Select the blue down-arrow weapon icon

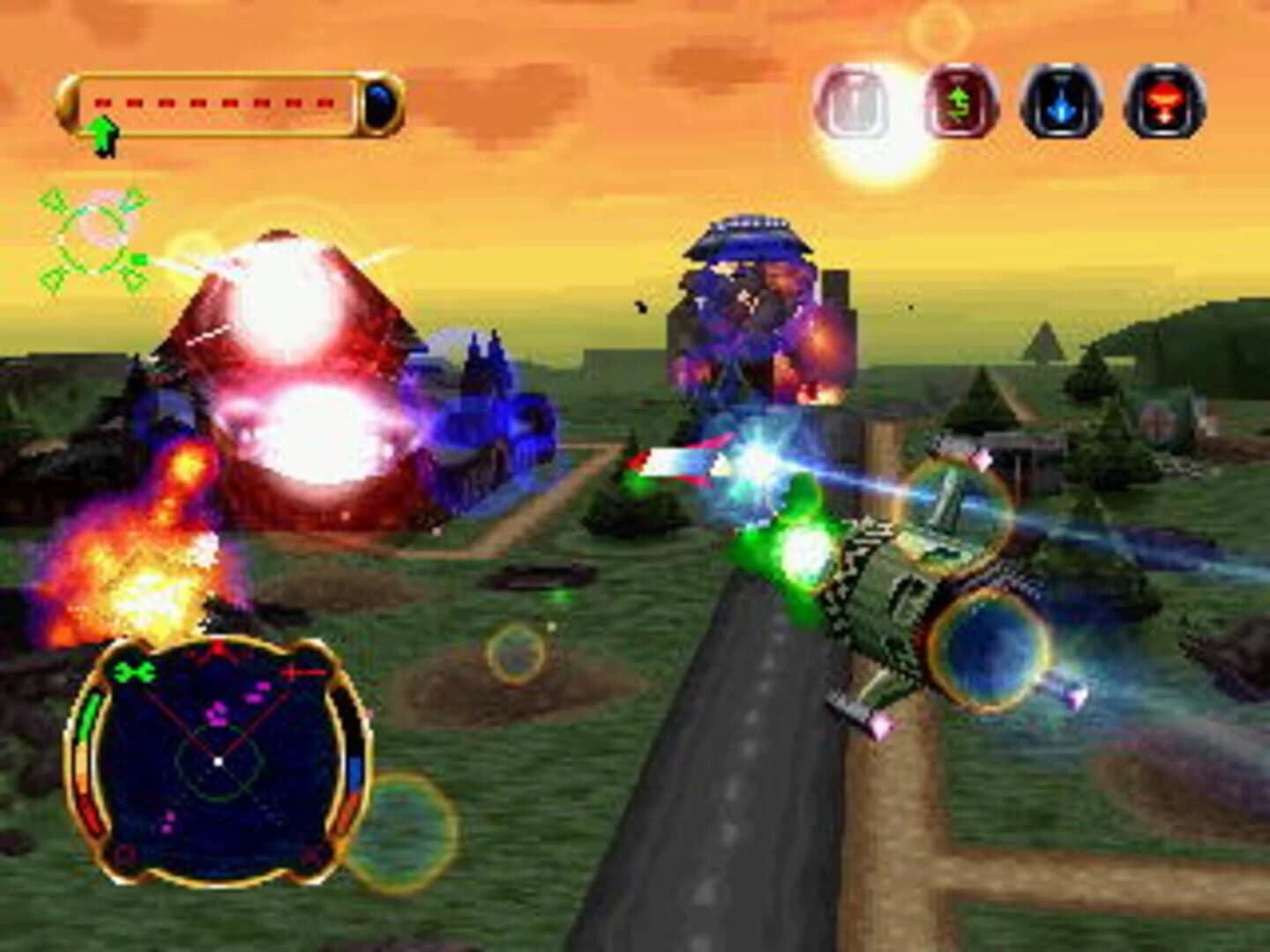(x=1061, y=100)
